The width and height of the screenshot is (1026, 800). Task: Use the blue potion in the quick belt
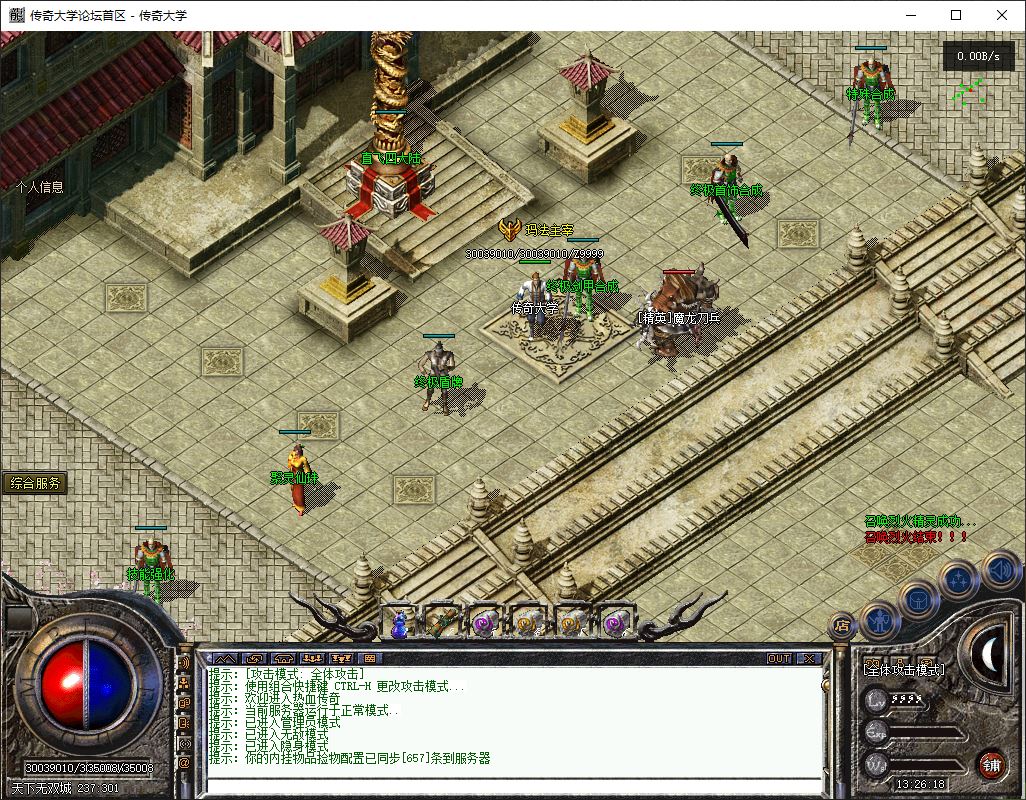(400, 624)
